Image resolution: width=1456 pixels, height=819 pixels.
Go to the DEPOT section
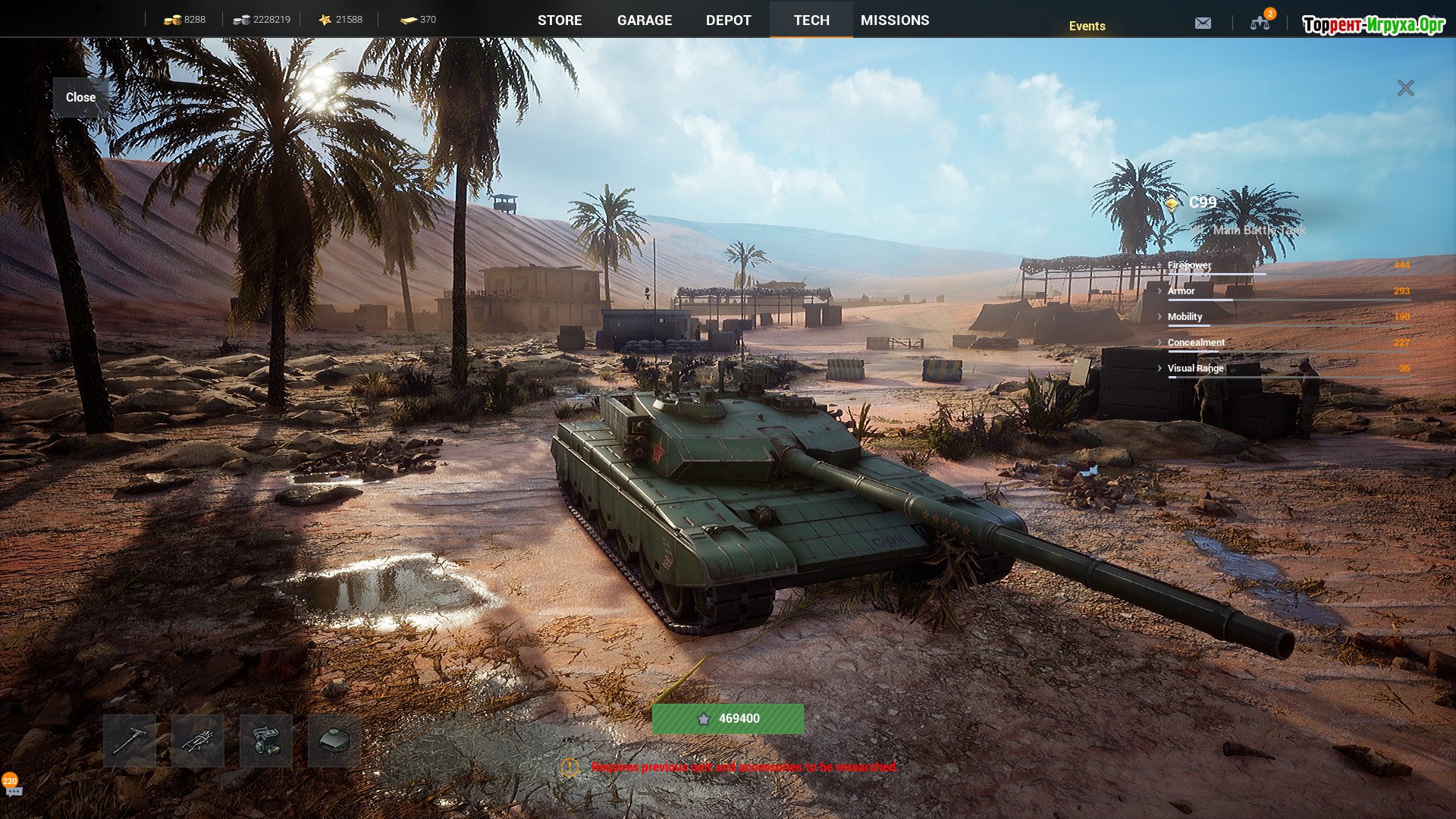tap(728, 20)
